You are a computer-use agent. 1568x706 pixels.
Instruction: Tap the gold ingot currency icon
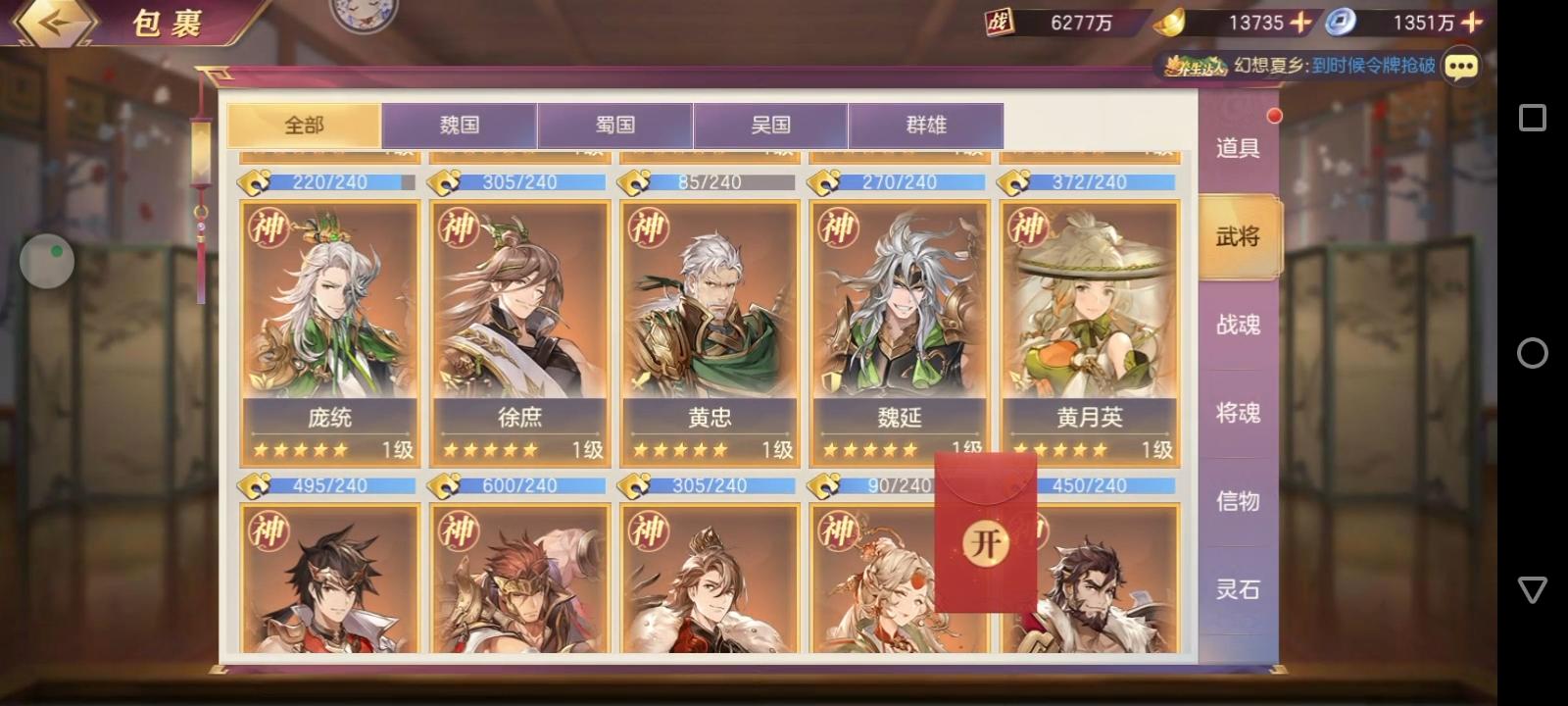point(1169,21)
